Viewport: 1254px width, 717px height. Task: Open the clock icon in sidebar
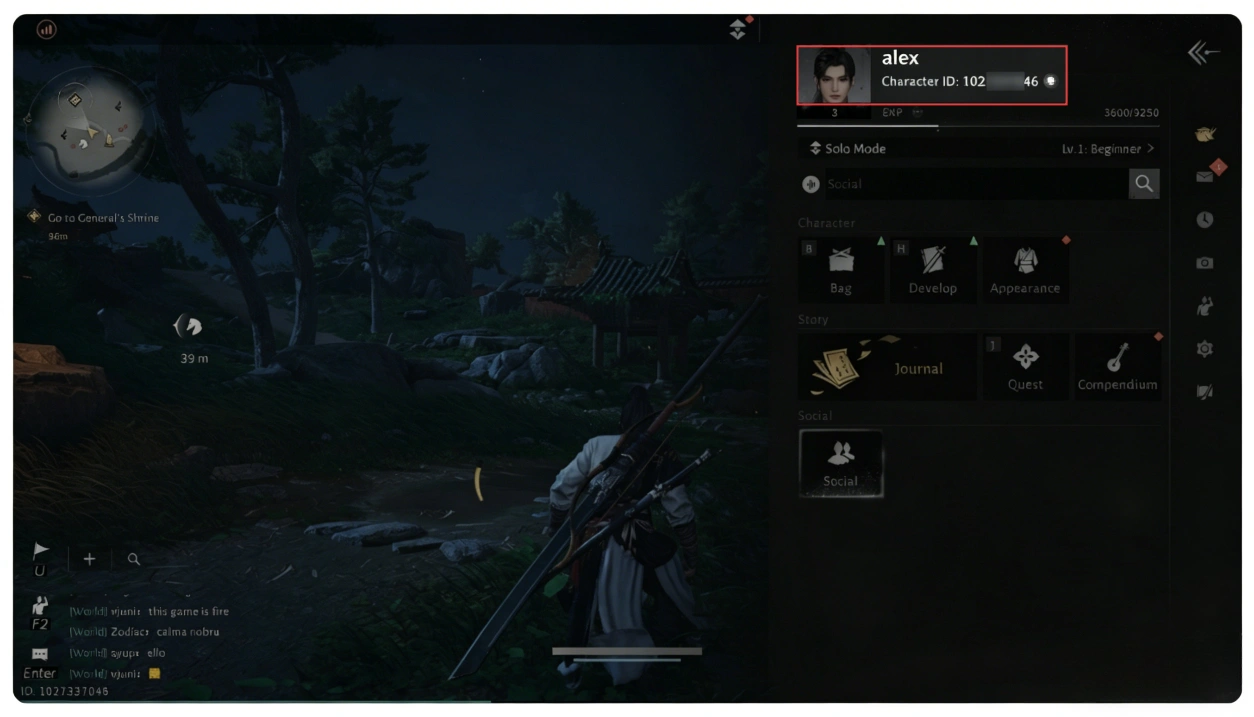pos(1205,220)
